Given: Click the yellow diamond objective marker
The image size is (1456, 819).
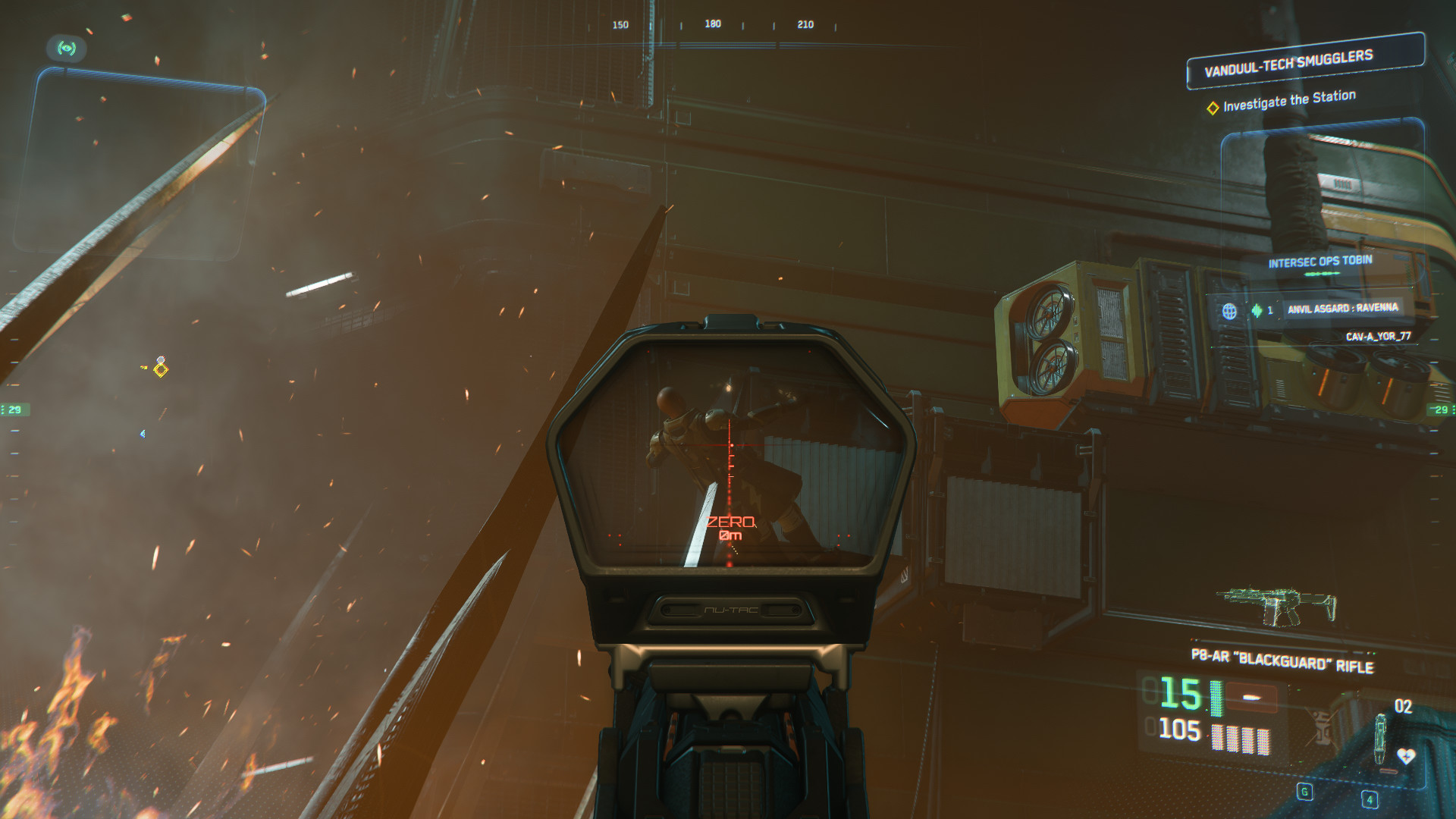Looking at the screenshot, I should 161,369.
